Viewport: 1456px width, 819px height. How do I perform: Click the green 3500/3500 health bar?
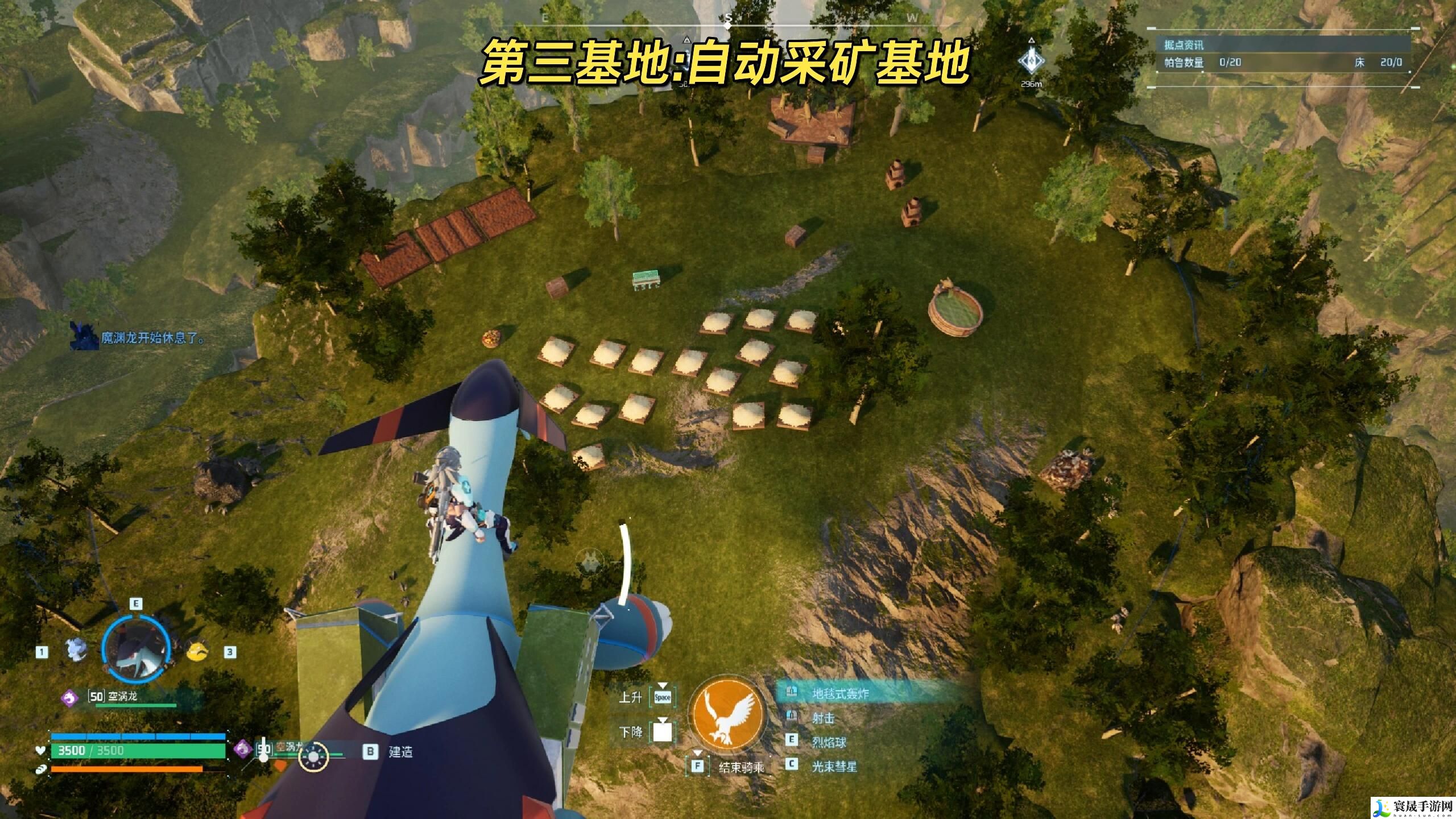click(x=135, y=750)
